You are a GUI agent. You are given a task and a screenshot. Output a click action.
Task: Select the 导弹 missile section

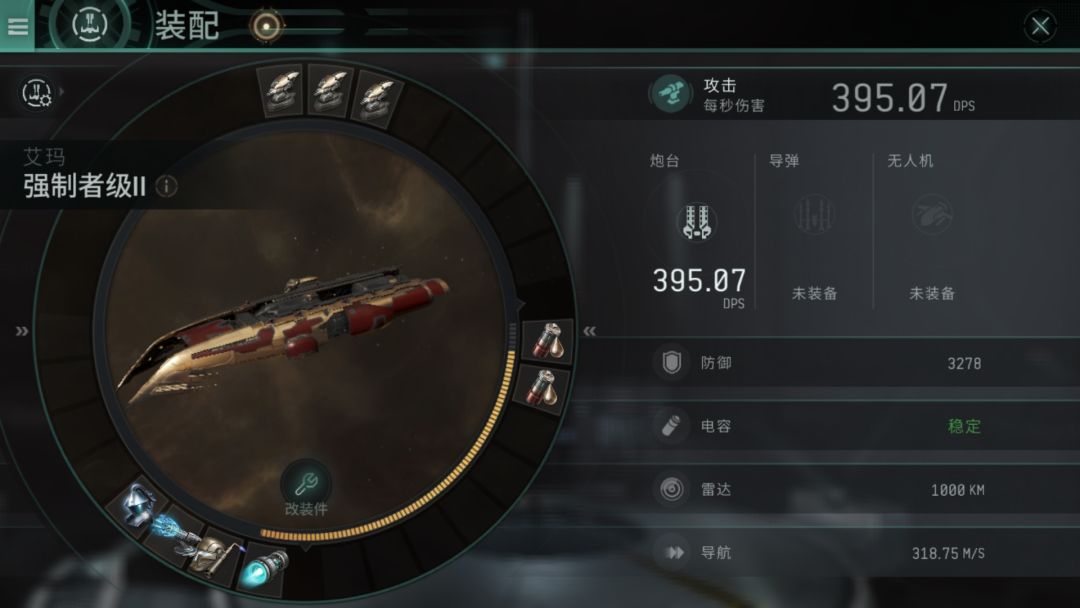point(814,230)
